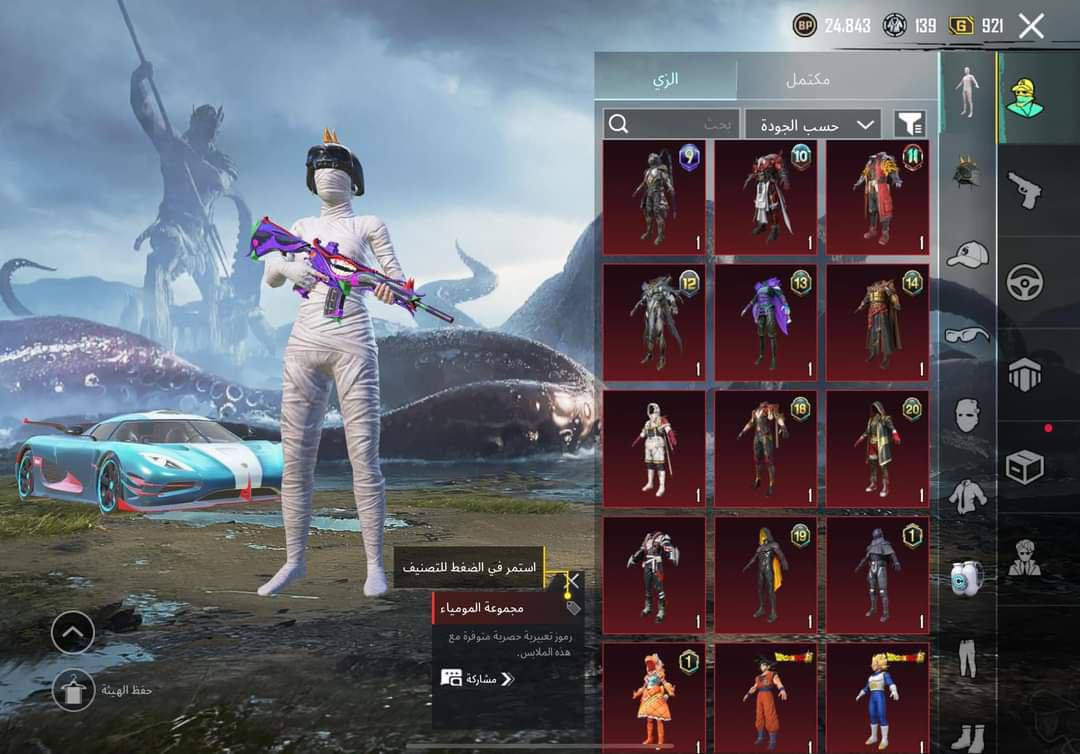Expand the up-arrow circle button
The image size is (1080, 754).
coord(73,632)
